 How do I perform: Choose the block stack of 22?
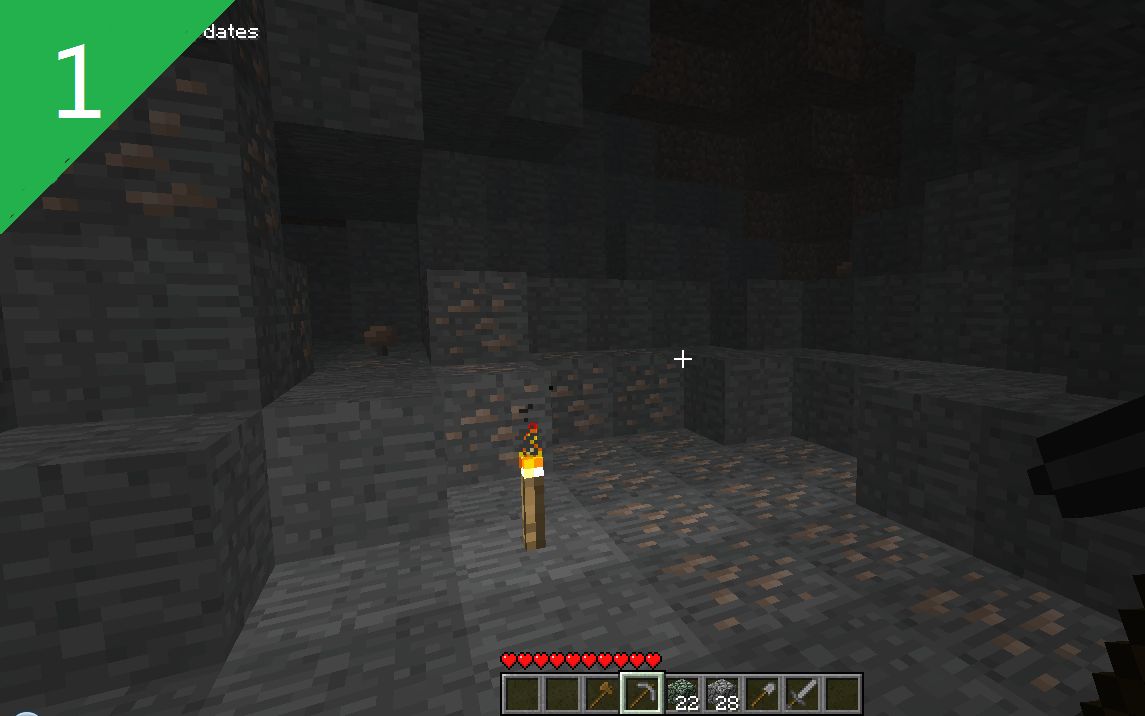tap(681, 693)
